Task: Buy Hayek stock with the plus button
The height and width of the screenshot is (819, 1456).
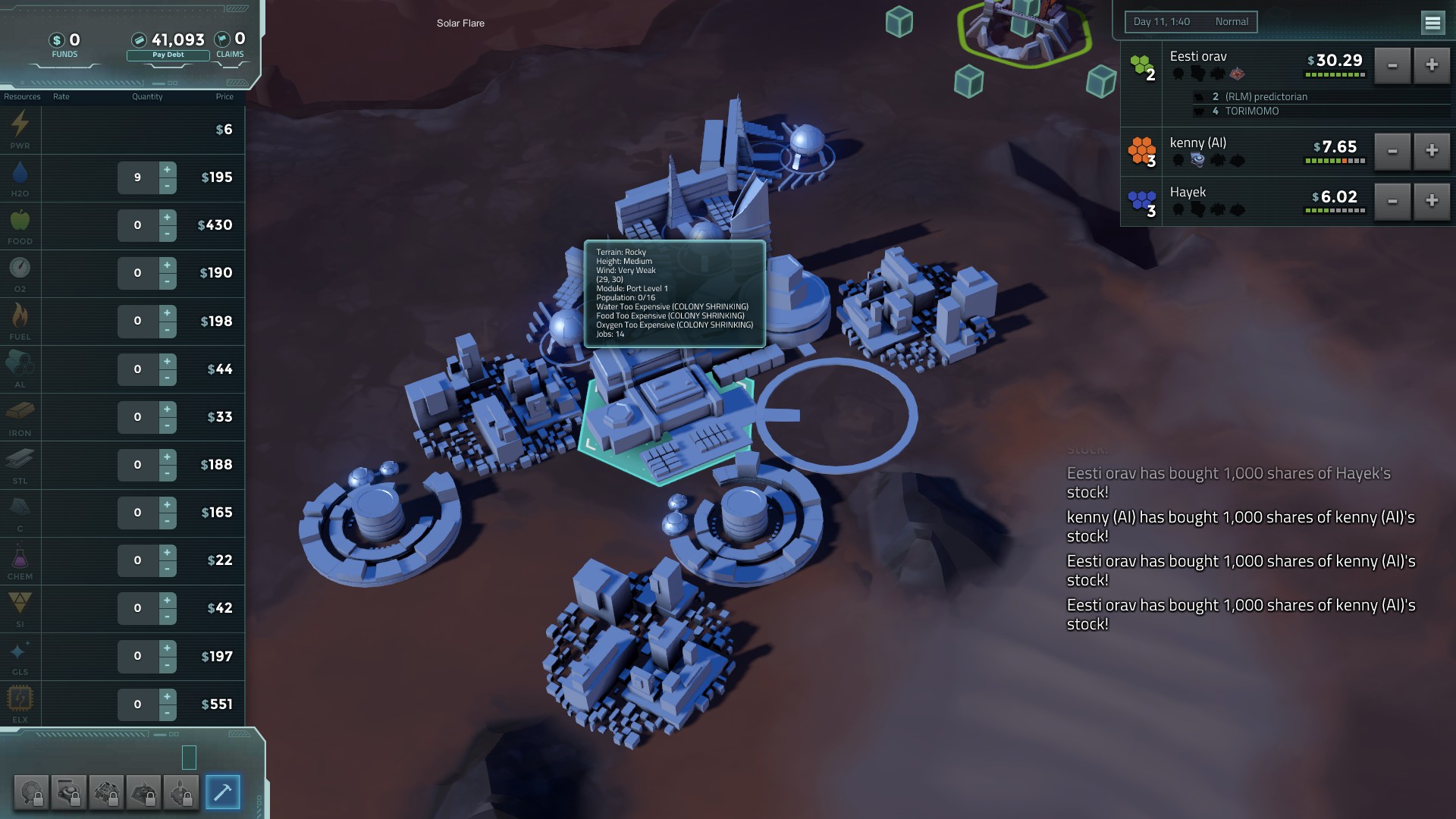Action: [x=1431, y=201]
